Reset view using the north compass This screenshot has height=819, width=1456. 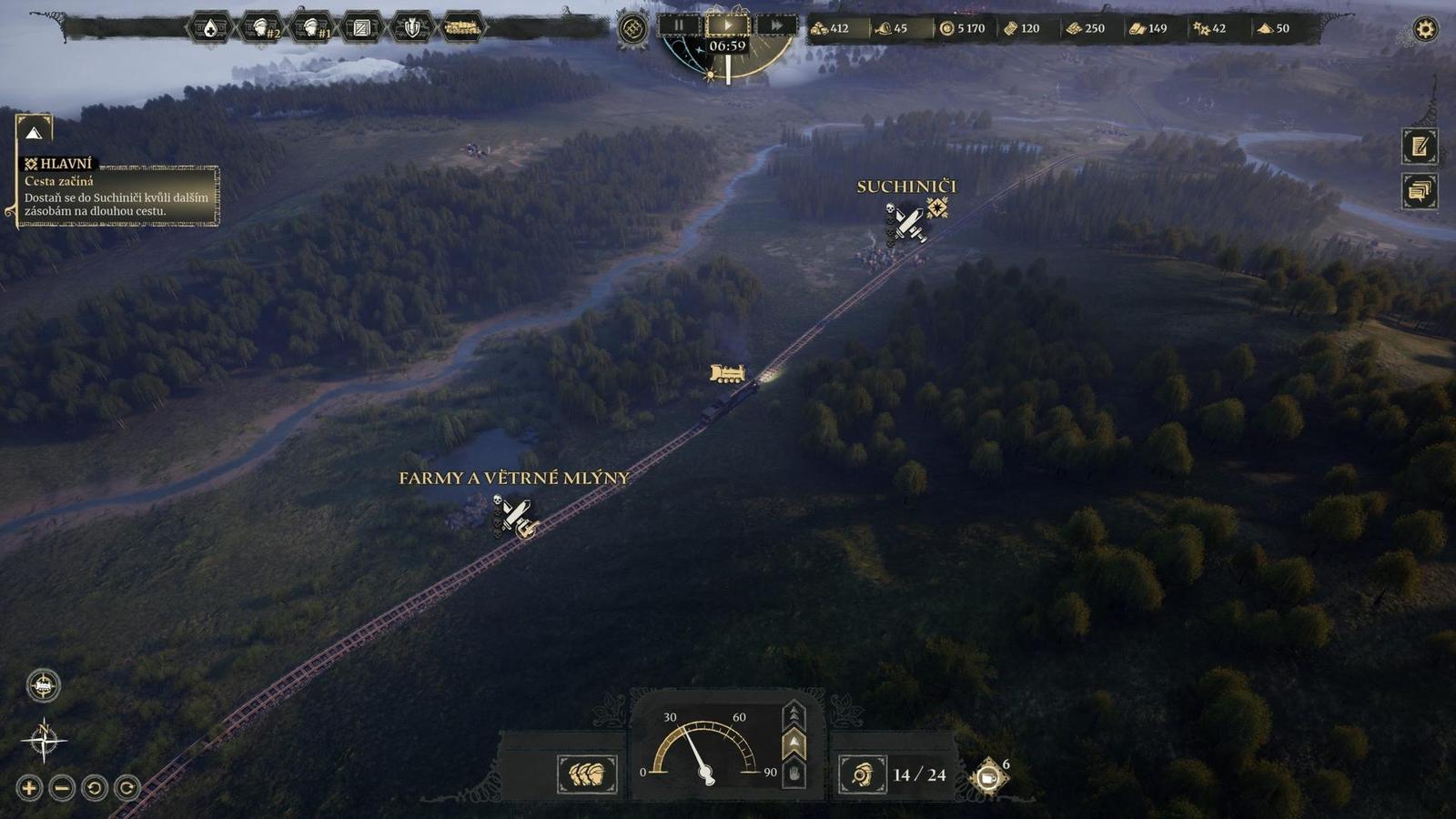coord(43,739)
